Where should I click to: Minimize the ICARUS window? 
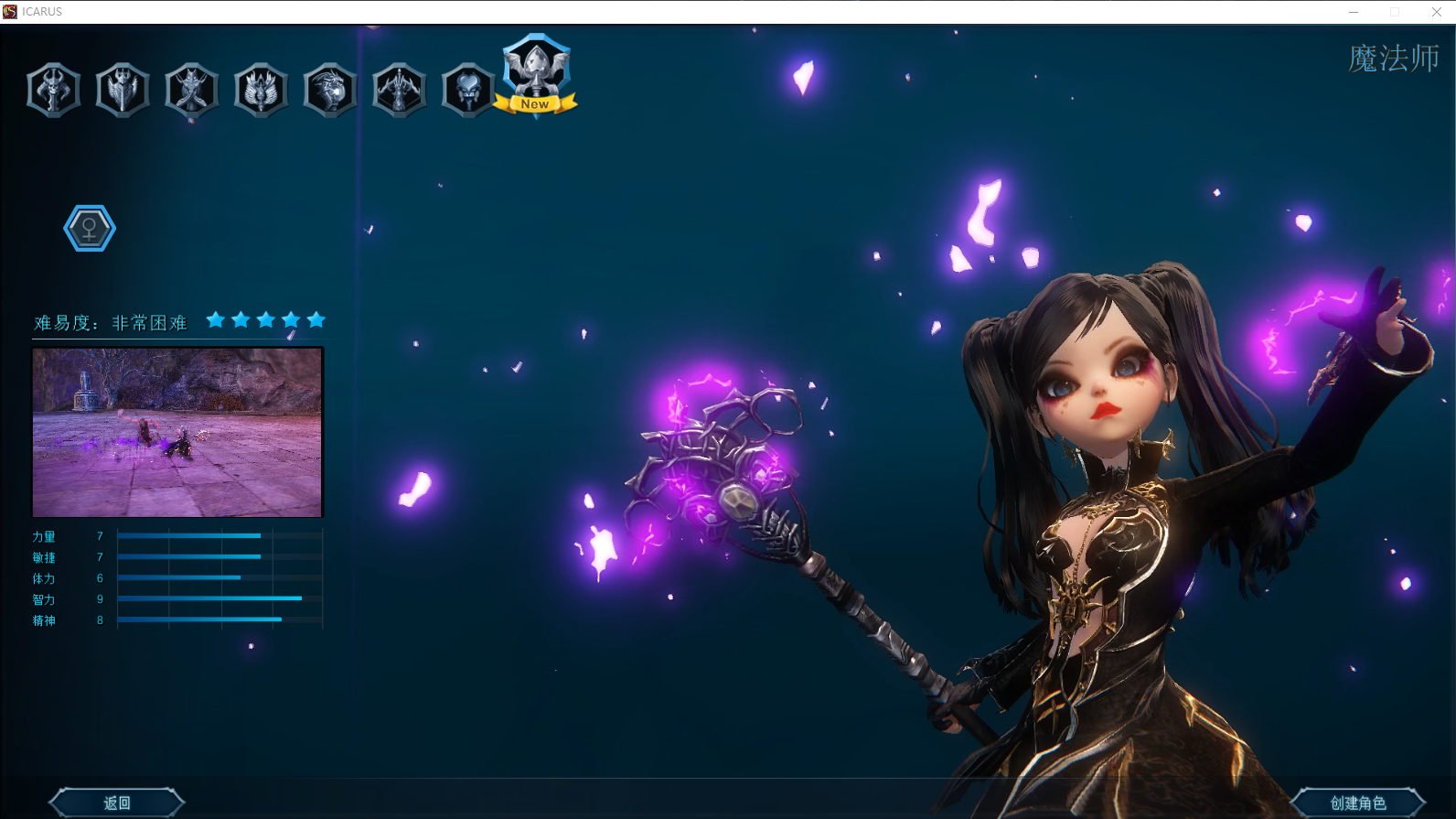(x=1354, y=12)
